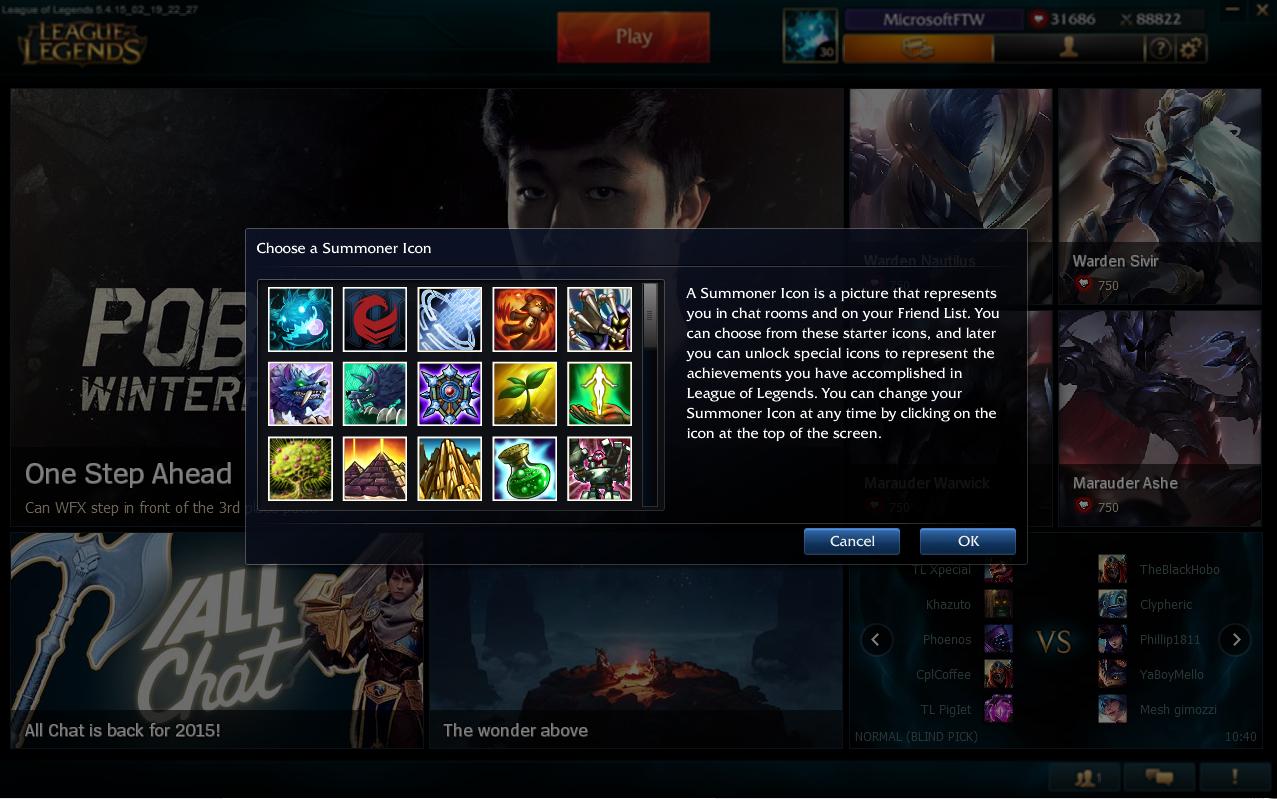This screenshot has width=1277, height=799.
Task: Select the golden spires summoner icon
Action: 449,469
